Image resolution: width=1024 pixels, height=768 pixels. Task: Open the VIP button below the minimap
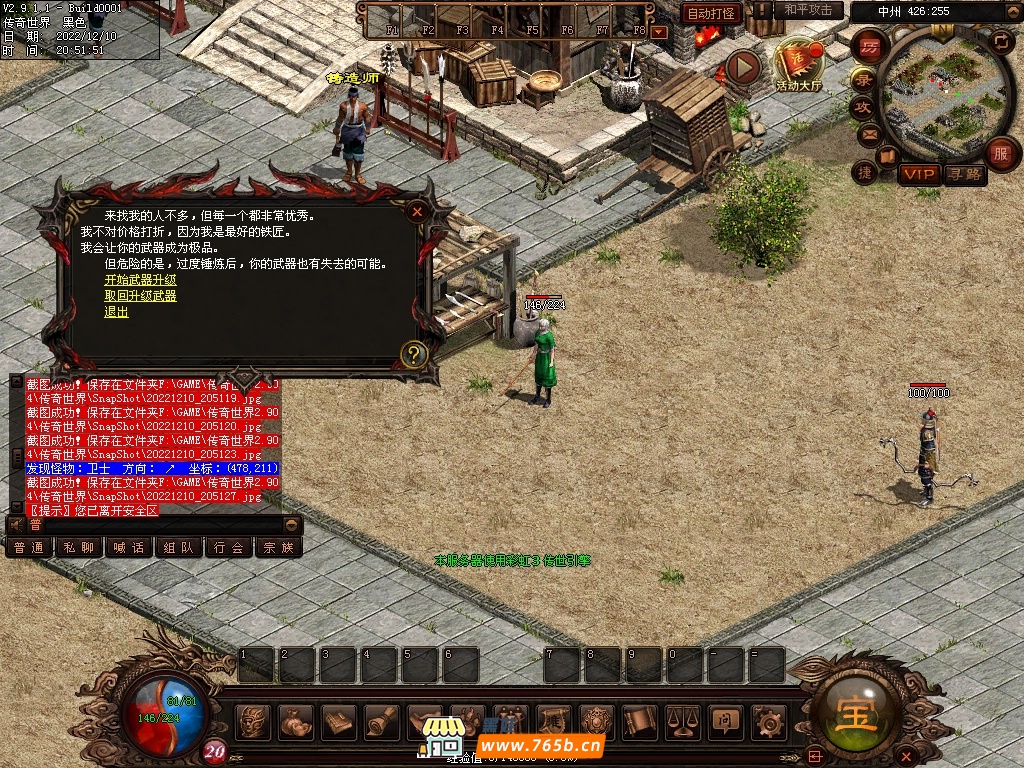(918, 174)
